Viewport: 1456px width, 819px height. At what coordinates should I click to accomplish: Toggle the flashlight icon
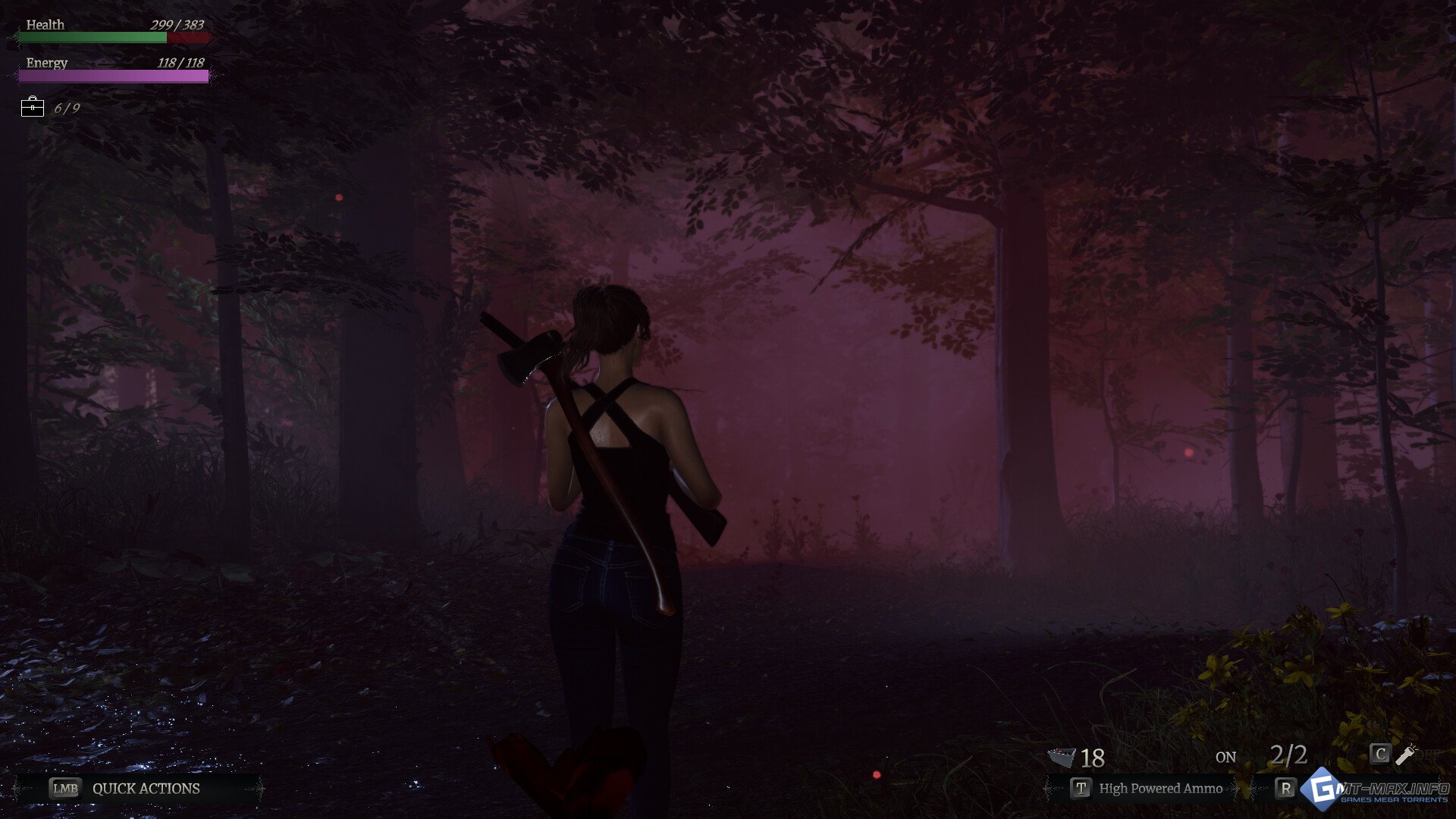tap(1405, 754)
